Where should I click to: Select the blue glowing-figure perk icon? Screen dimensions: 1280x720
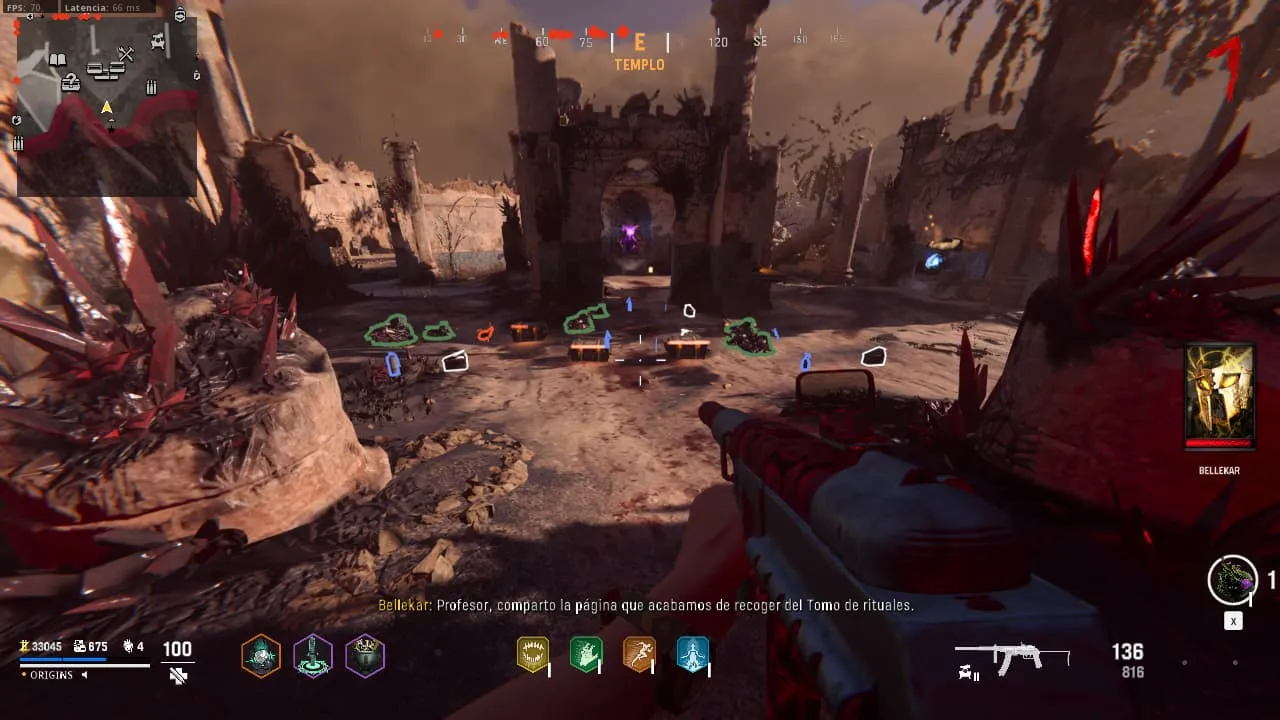click(692, 655)
